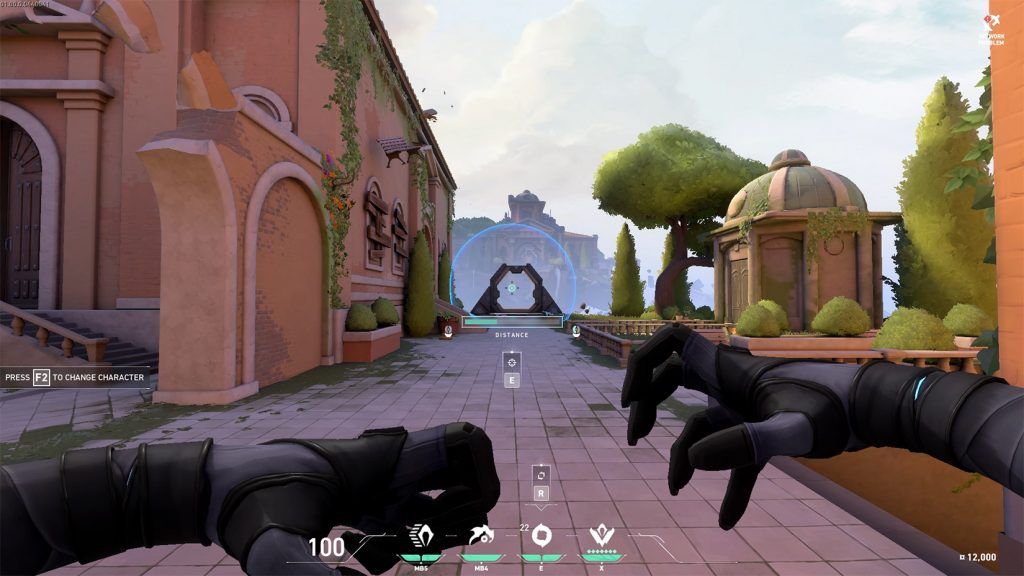Screen dimensions: 1024x576
Task: Trigger the X ultimate ability icon
Action: coord(601,538)
